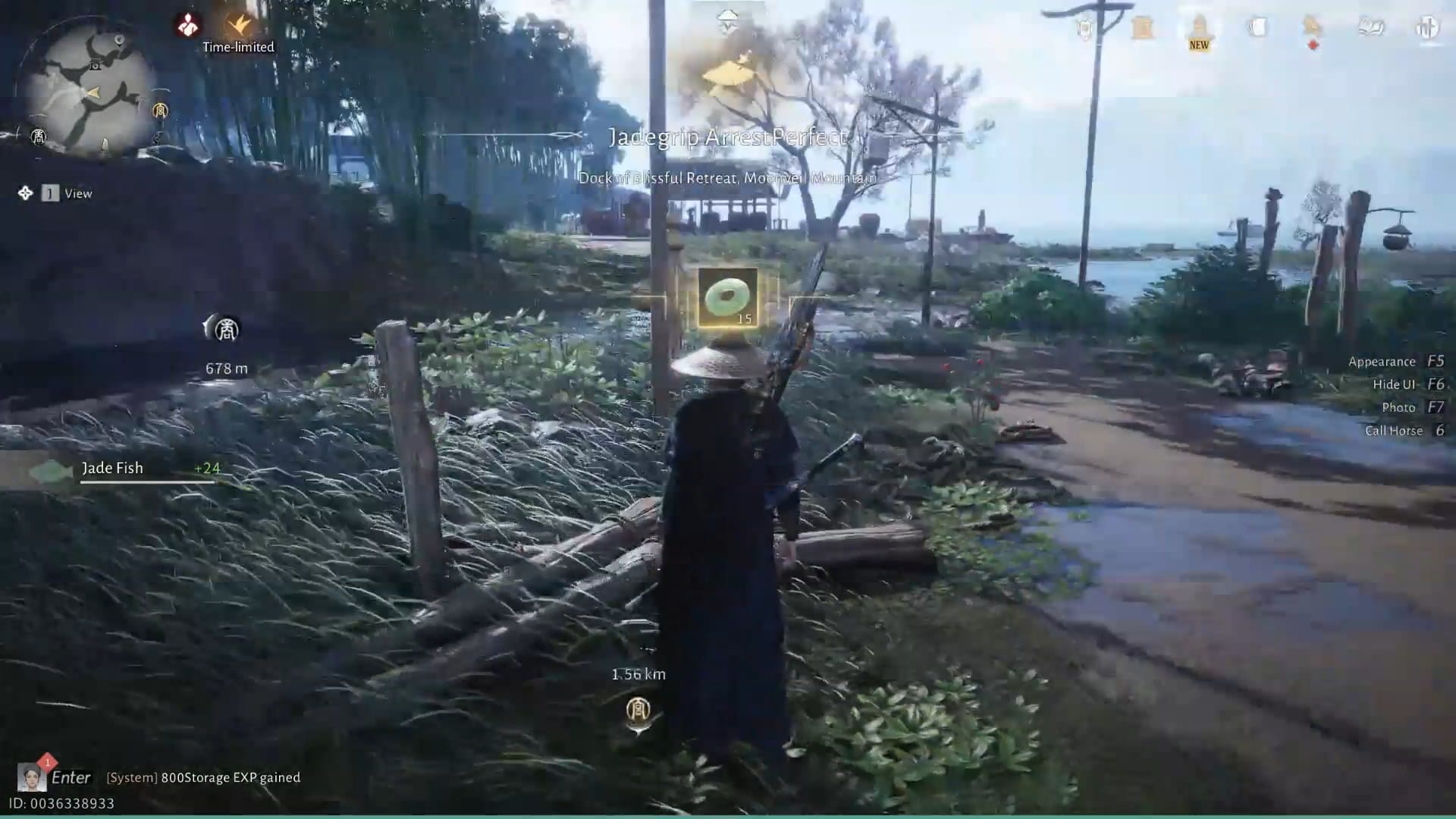Click the Dock of Blissful Retreat location label
The height and width of the screenshot is (819, 1456).
tap(726, 180)
